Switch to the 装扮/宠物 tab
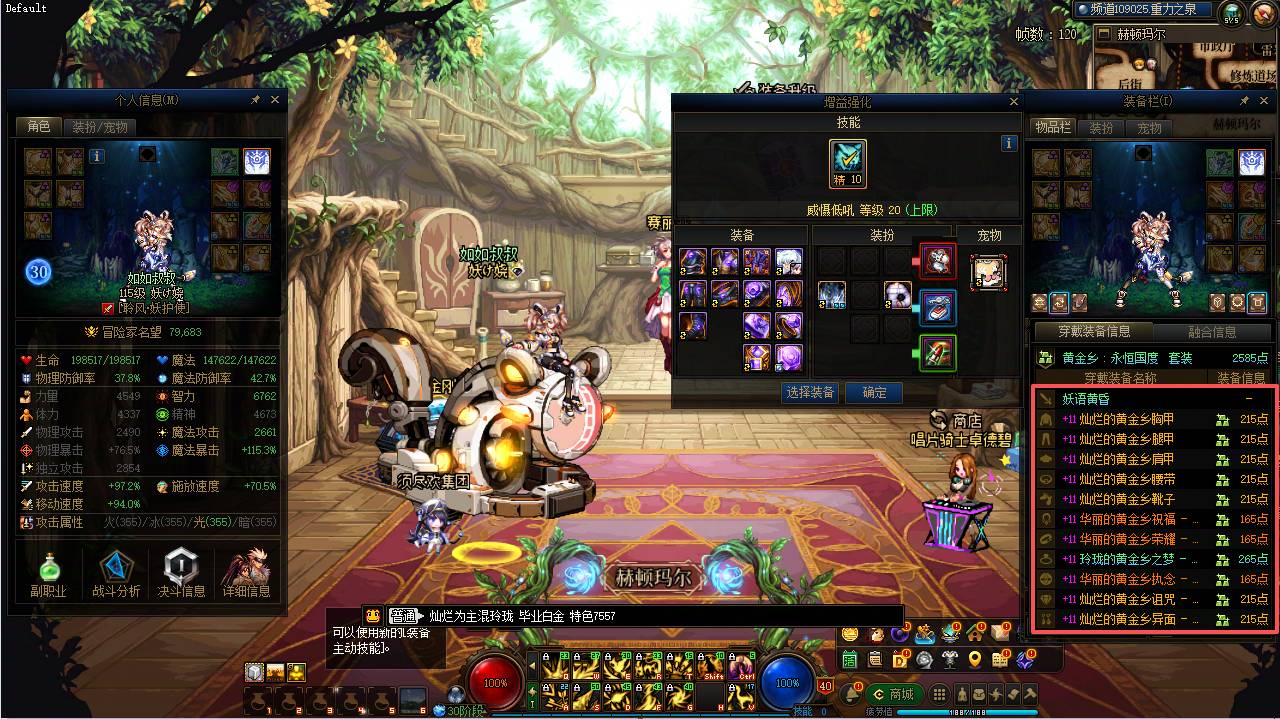The image size is (1280, 719). pyautogui.click(x=98, y=127)
